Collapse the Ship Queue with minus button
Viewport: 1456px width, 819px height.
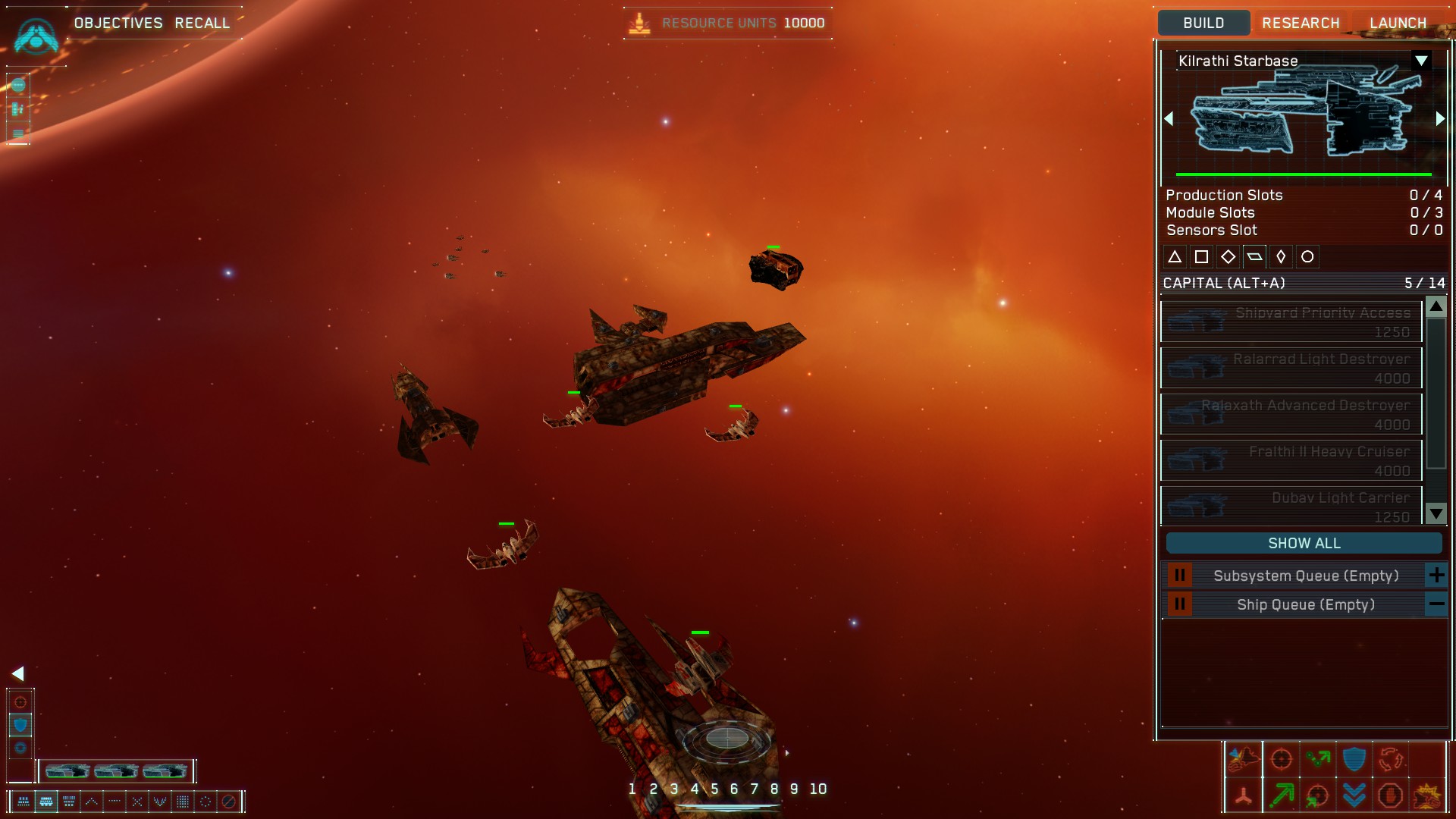click(1436, 604)
